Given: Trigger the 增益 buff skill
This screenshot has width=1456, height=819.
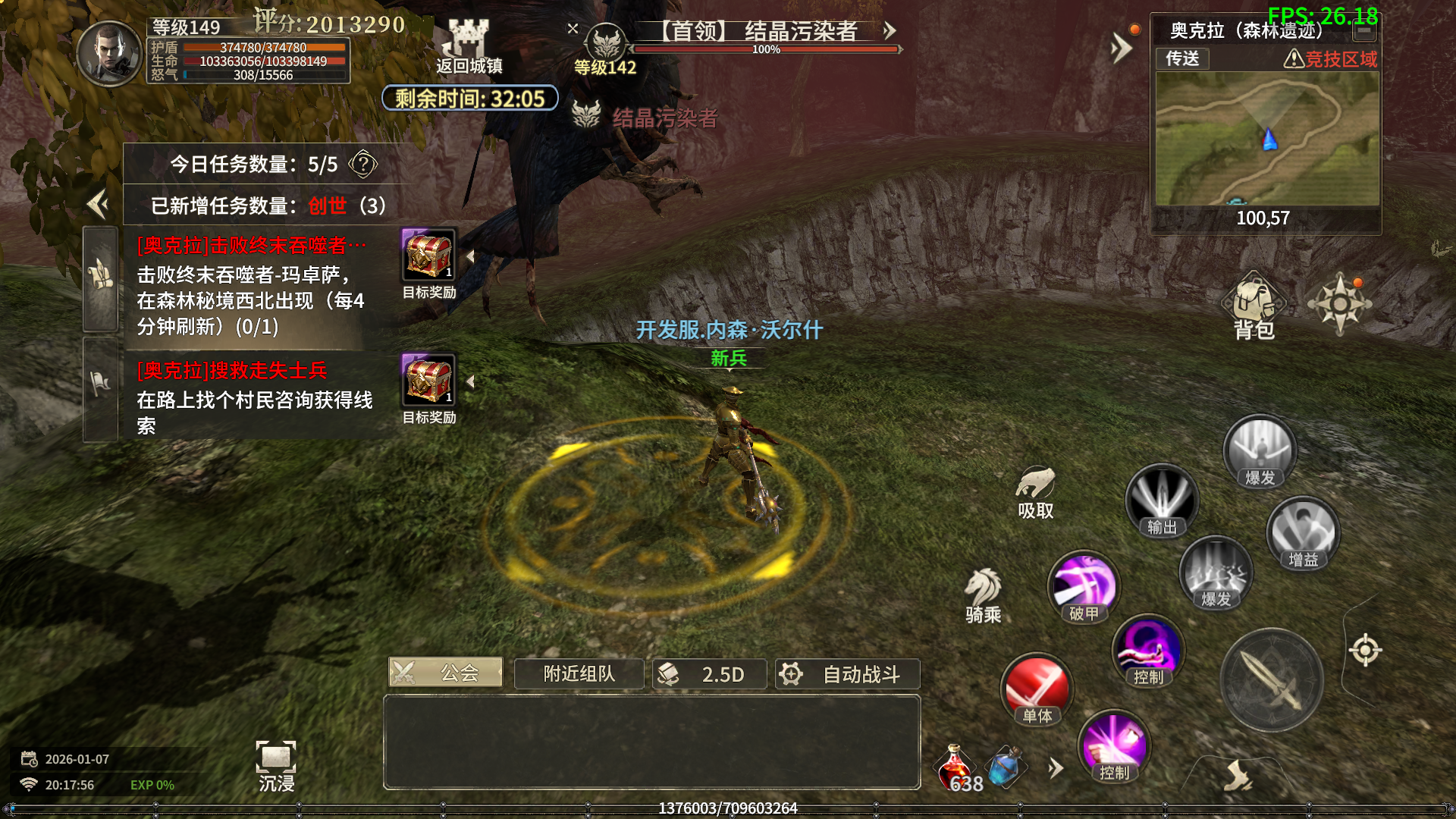Looking at the screenshot, I should coord(1303,532).
